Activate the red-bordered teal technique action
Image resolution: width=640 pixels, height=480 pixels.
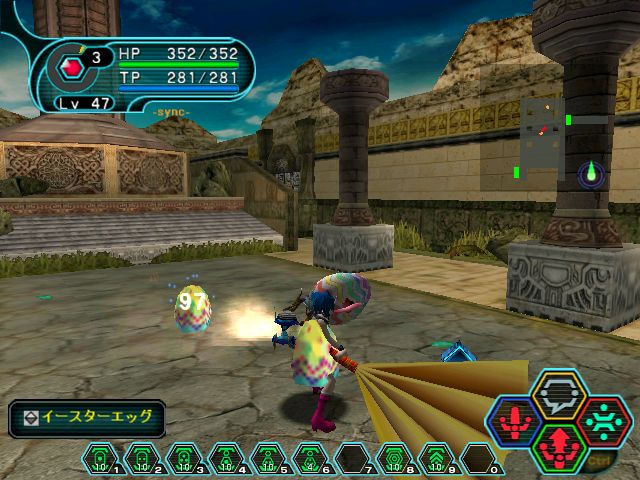click(x=602, y=421)
